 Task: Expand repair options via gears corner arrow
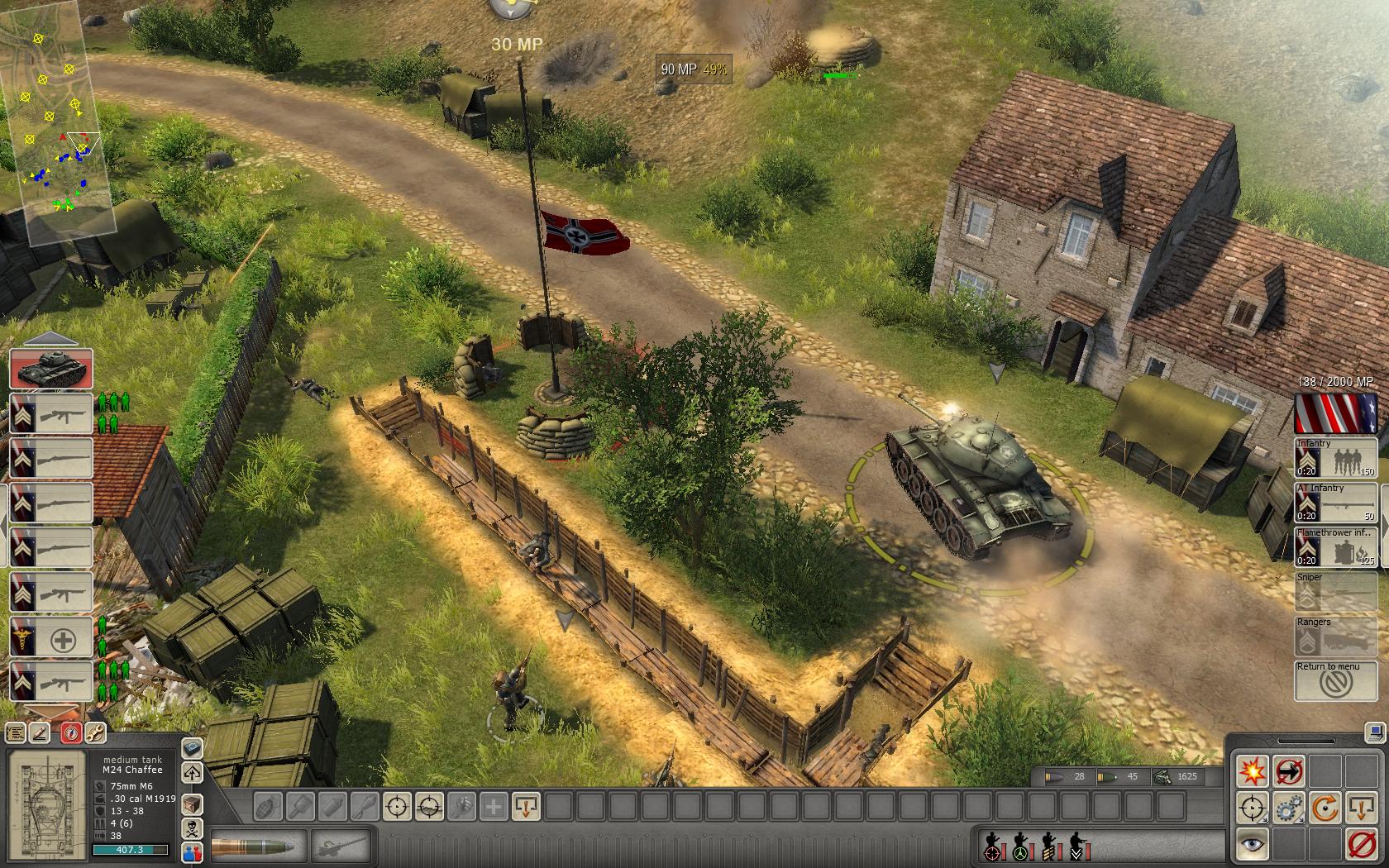(x=1301, y=819)
